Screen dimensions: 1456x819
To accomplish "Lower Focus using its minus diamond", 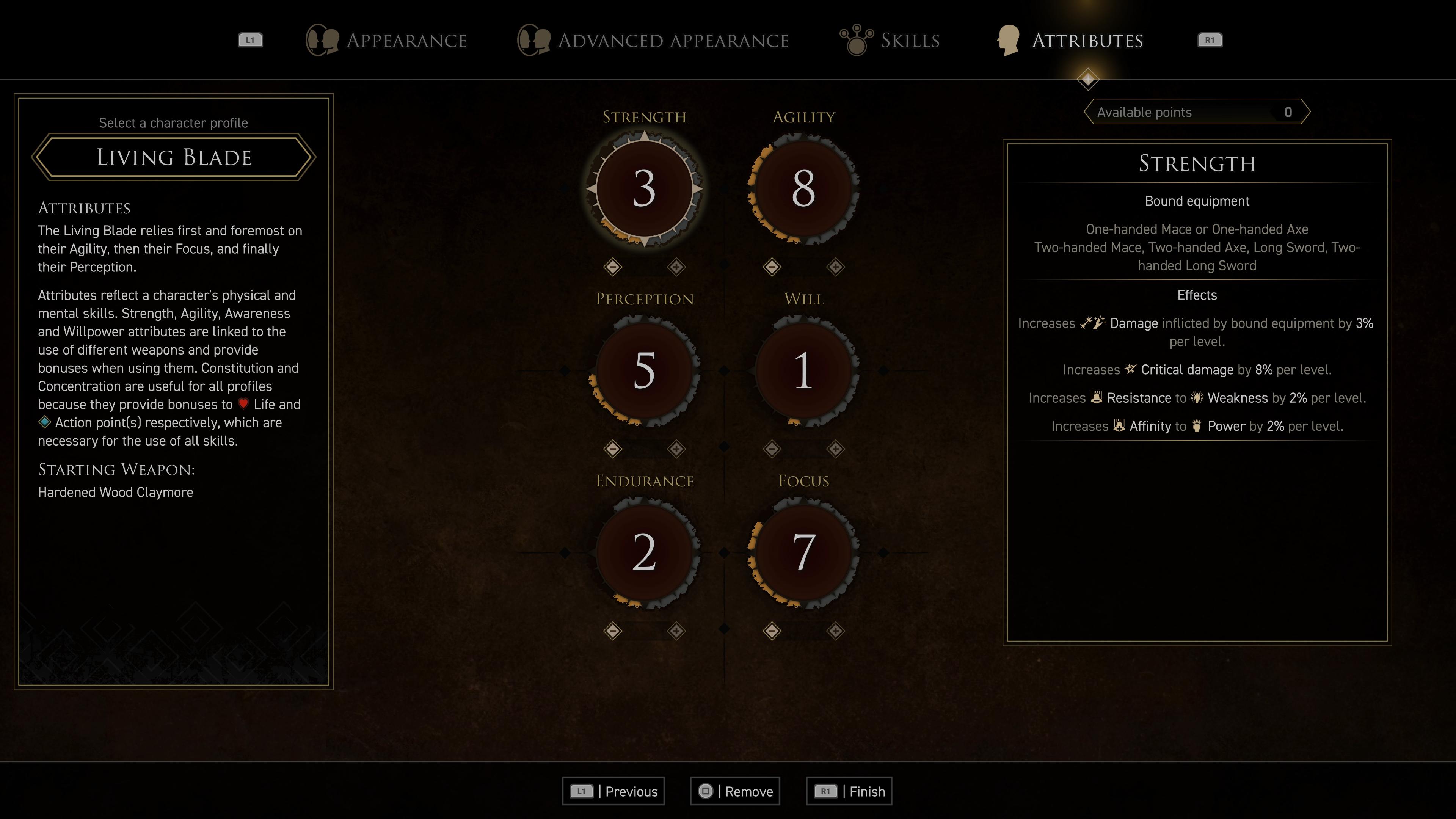I will click(772, 631).
